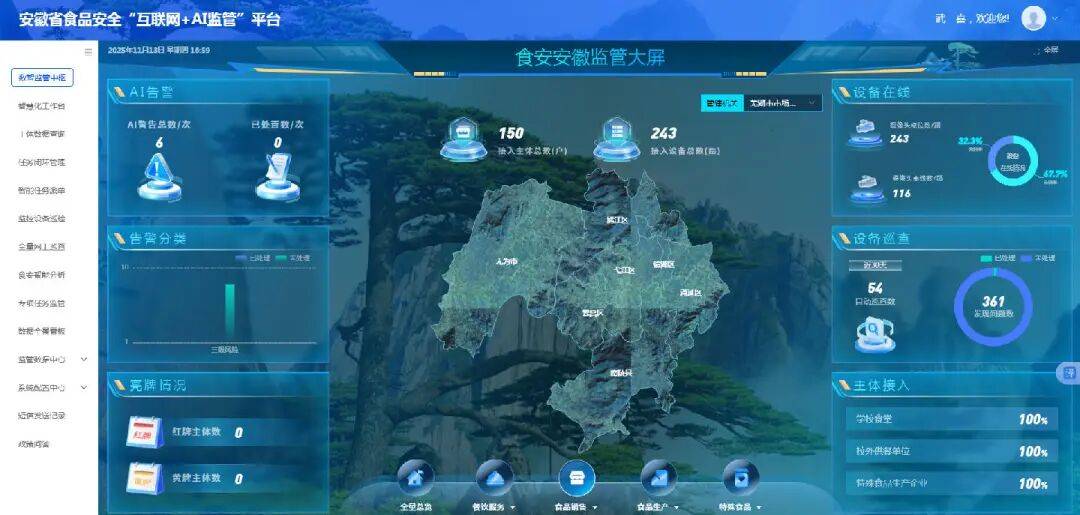Select 无为市 on the district map

click(x=507, y=261)
